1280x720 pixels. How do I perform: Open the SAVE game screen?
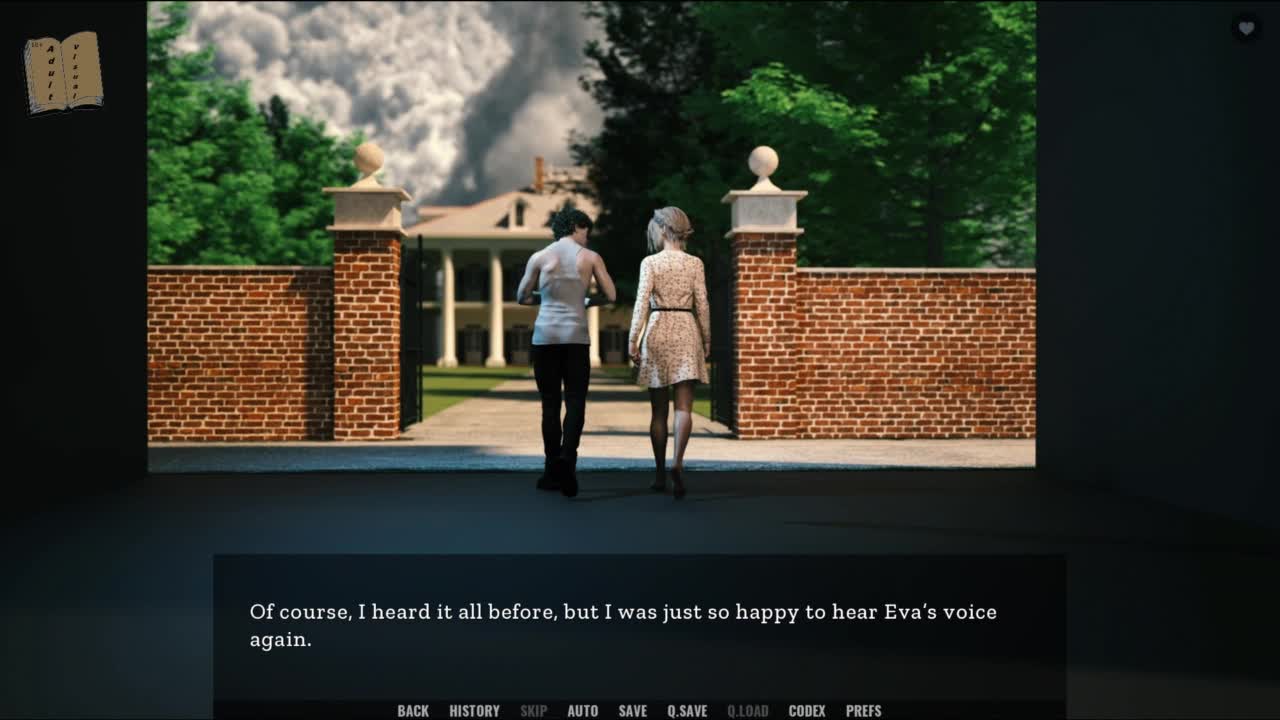coord(632,711)
